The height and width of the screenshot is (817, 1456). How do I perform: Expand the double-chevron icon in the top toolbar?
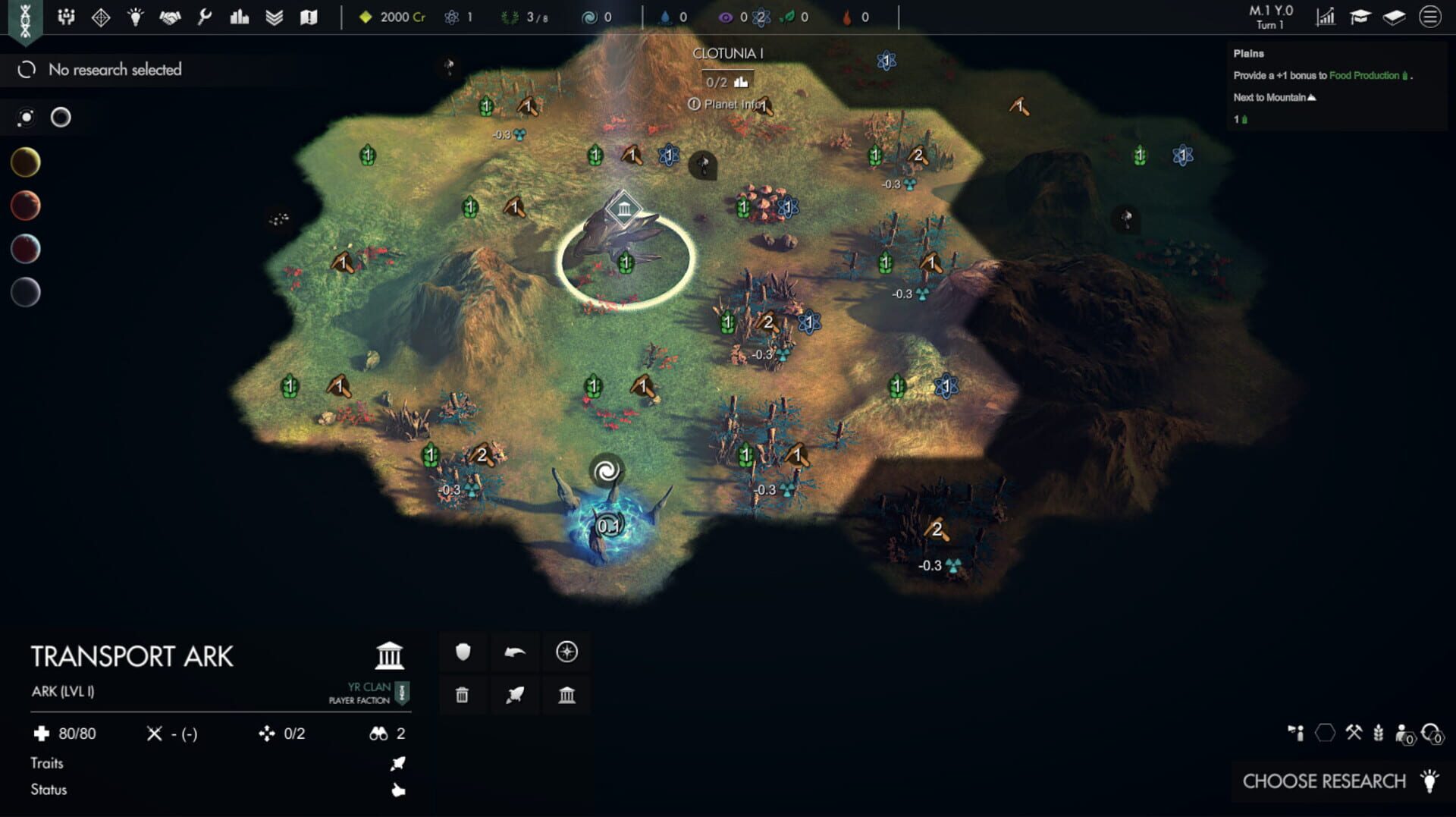(274, 17)
